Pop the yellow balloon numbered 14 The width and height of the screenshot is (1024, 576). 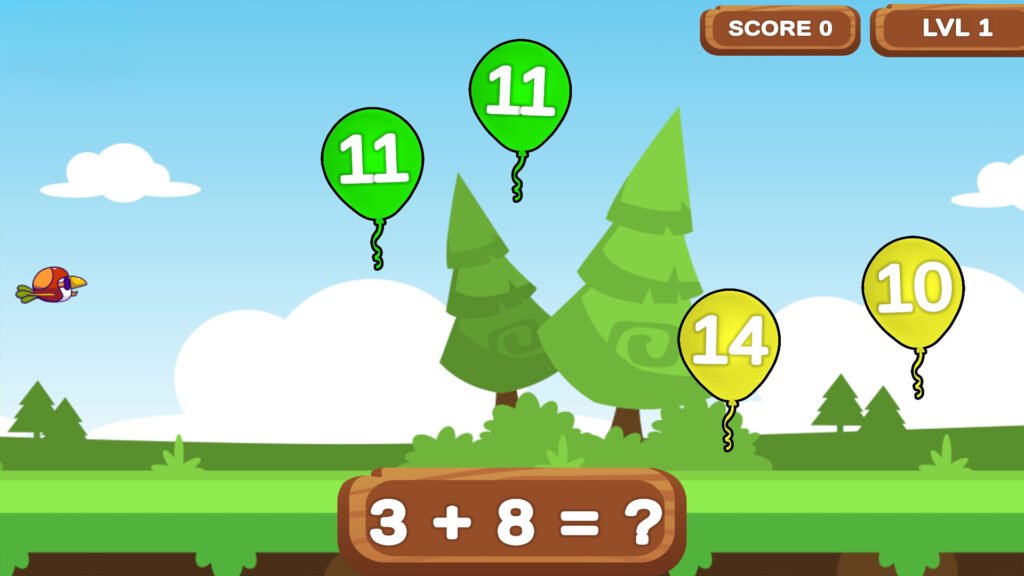729,344
